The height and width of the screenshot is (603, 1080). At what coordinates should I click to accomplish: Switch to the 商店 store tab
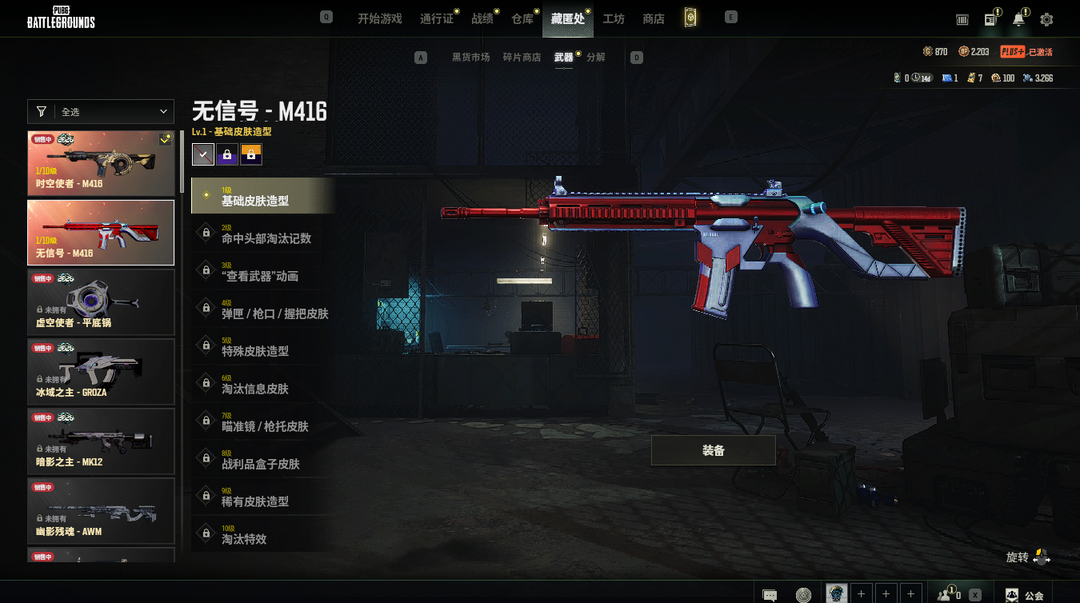pyautogui.click(x=653, y=19)
